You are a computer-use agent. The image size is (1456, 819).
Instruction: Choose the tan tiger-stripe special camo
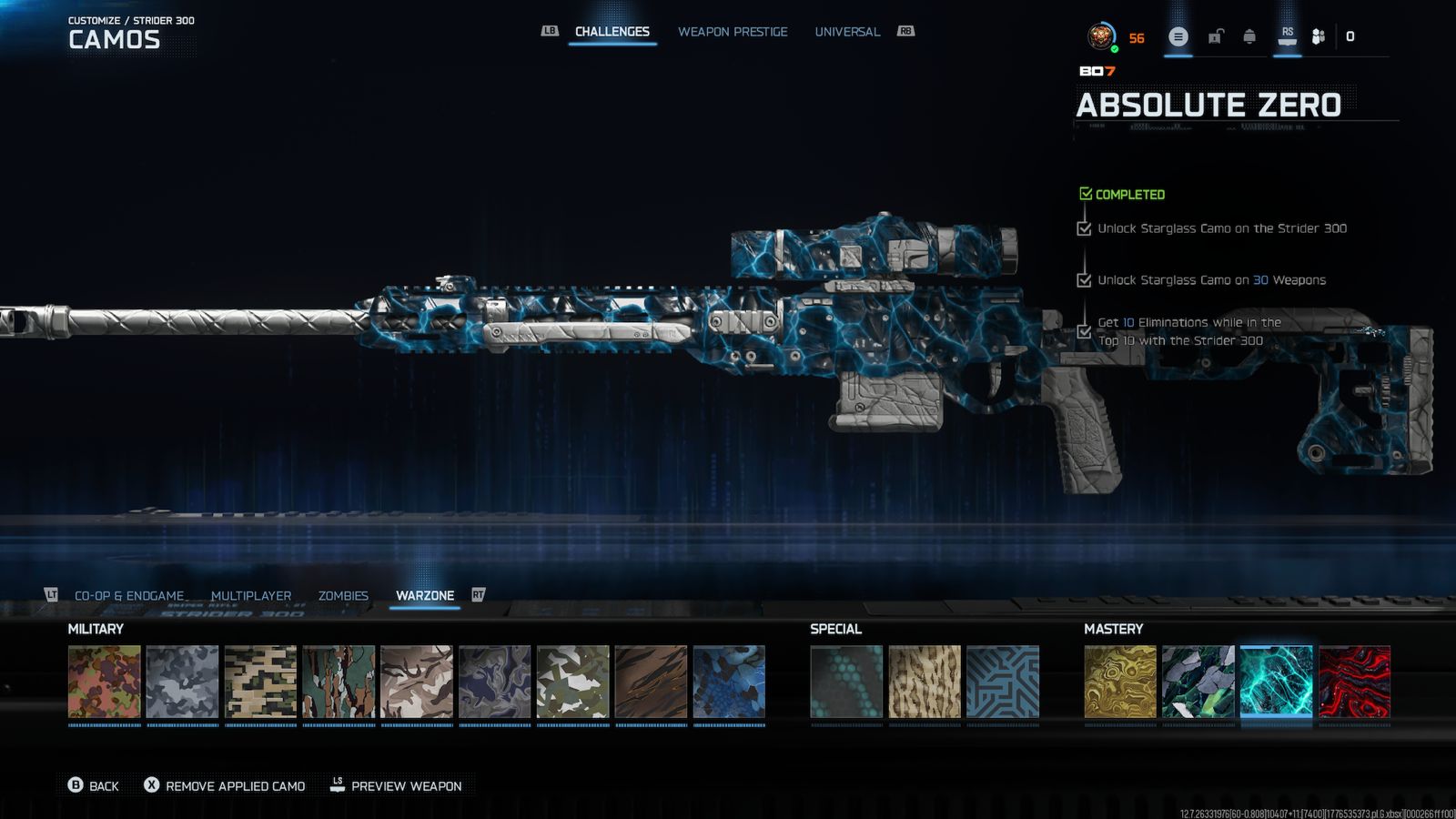pos(925,682)
